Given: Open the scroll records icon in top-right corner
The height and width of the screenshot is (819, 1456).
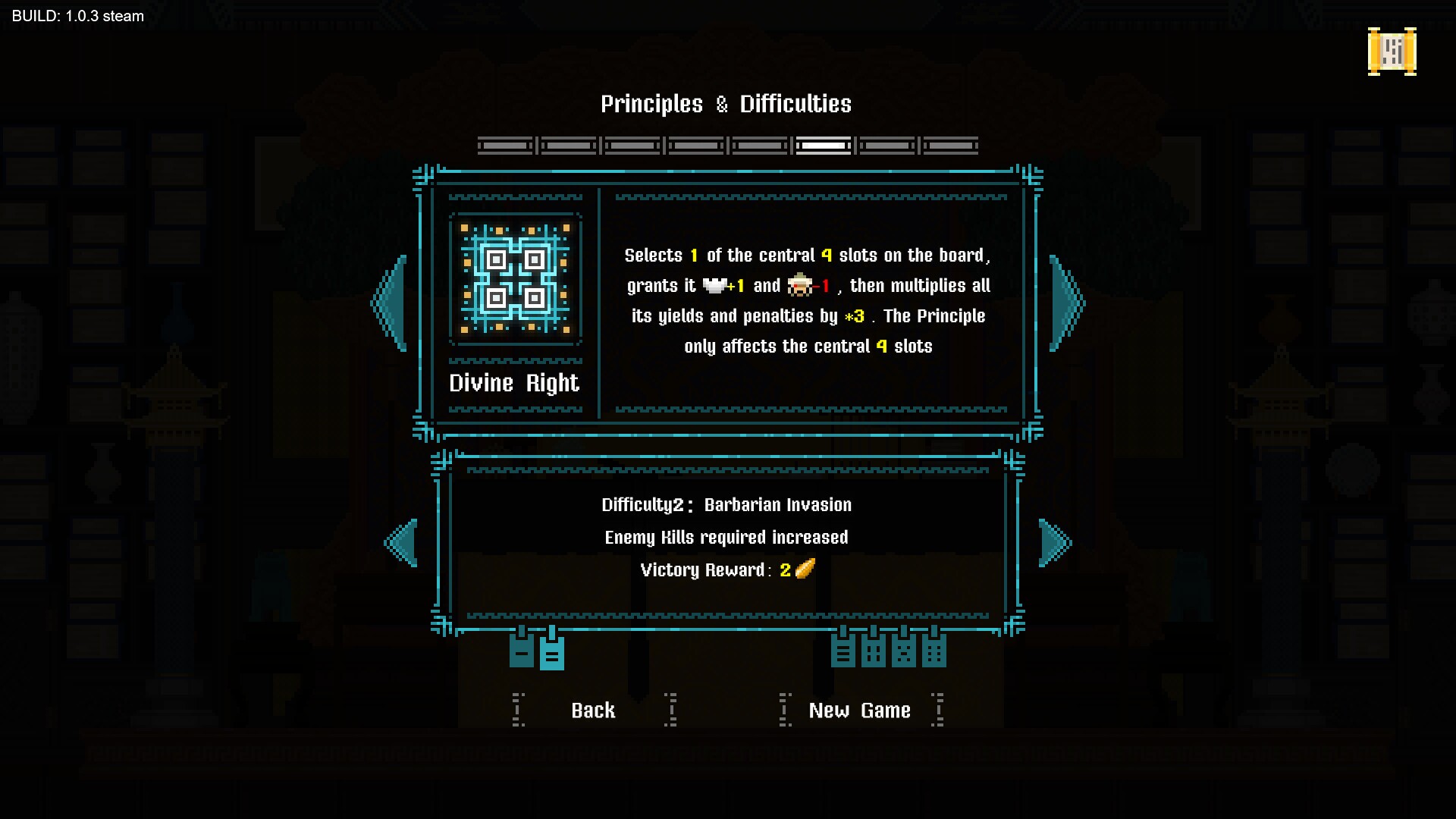Looking at the screenshot, I should pyautogui.click(x=1392, y=53).
